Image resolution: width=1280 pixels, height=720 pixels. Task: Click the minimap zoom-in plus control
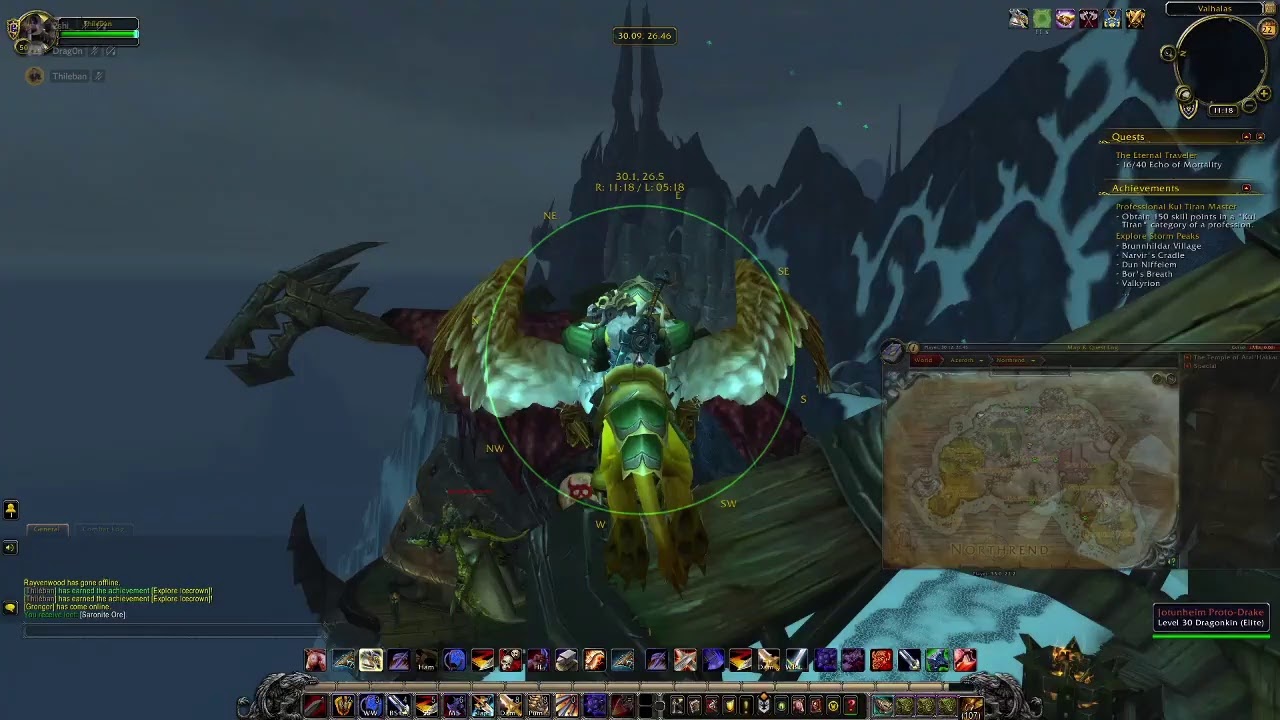[1264, 93]
